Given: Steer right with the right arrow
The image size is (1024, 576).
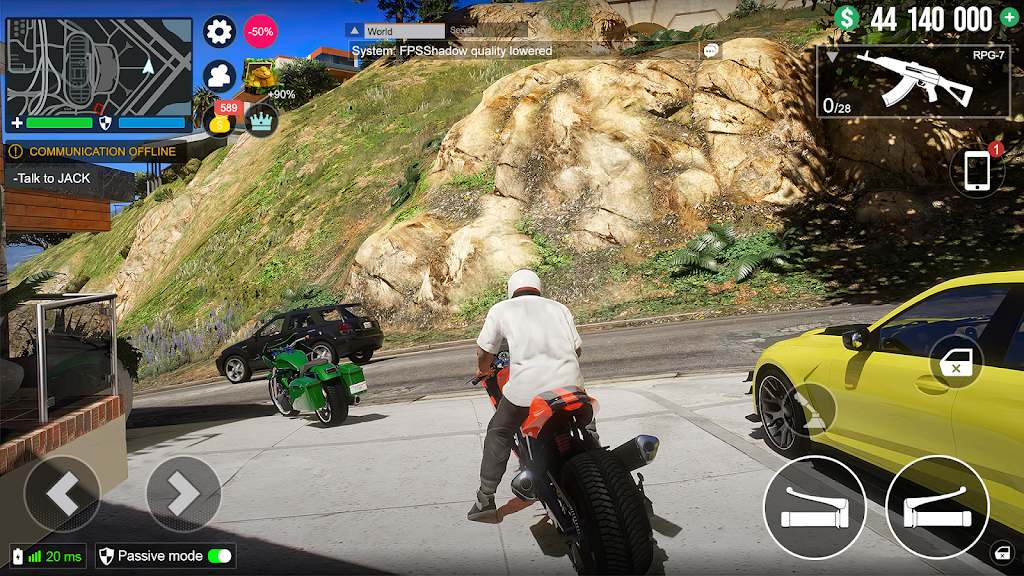Looking at the screenshot, I should pos(183,493).
